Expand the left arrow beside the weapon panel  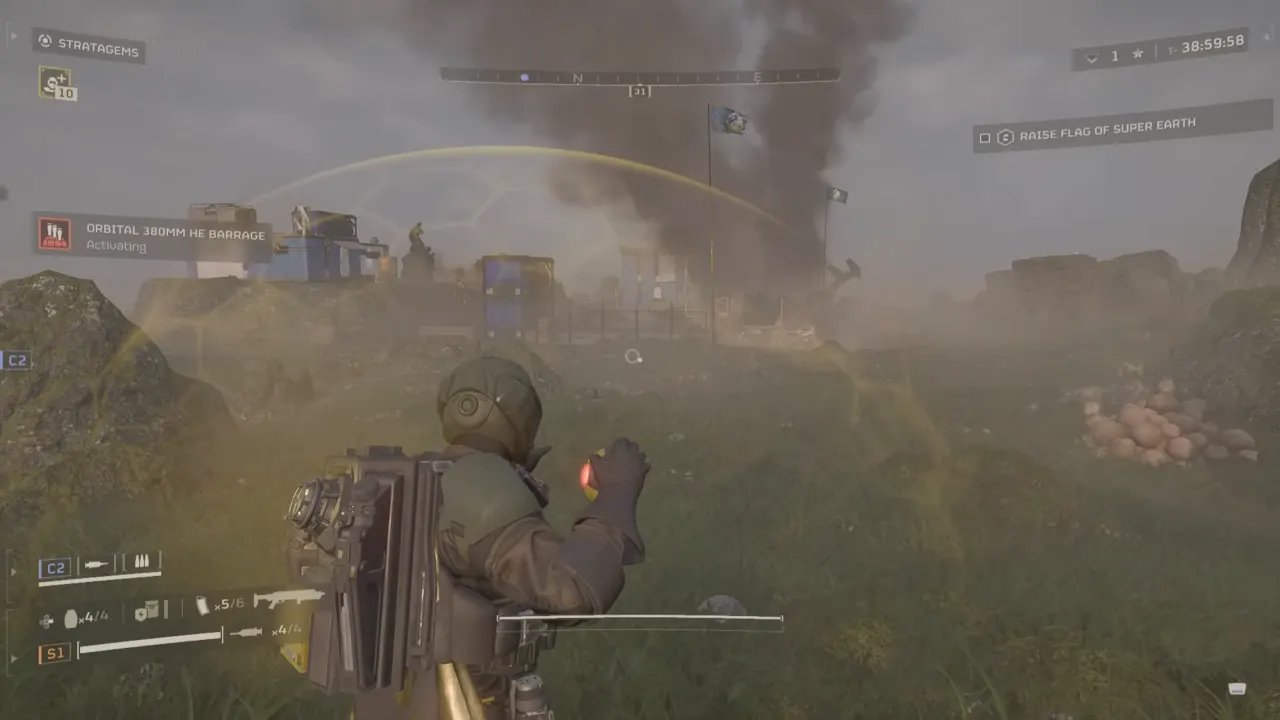tap(13, 570)
